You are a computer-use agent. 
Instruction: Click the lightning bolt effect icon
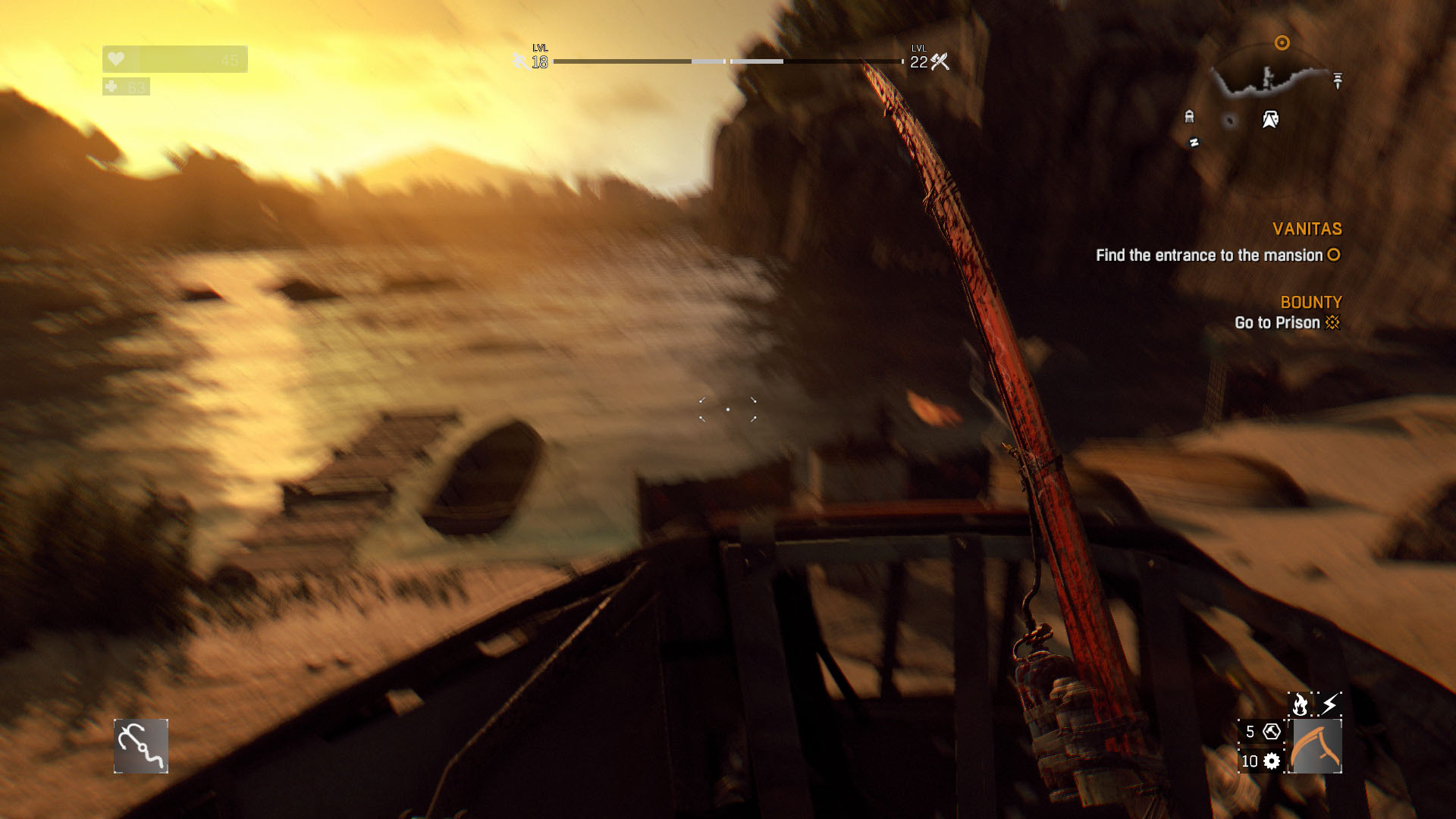click(1330, 704)
